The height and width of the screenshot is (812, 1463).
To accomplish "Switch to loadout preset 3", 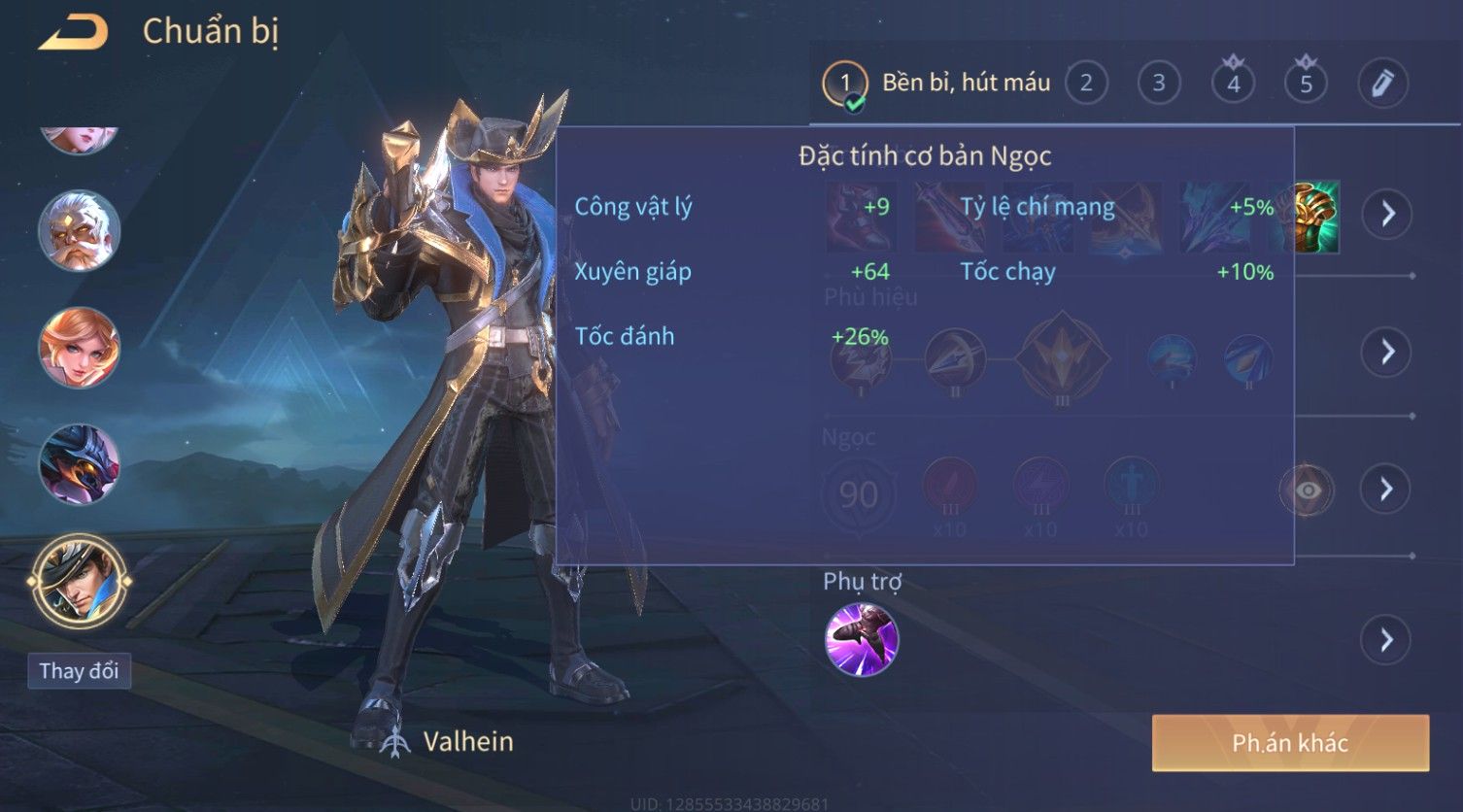I will pyautogui.click(x=1158, y=84).
